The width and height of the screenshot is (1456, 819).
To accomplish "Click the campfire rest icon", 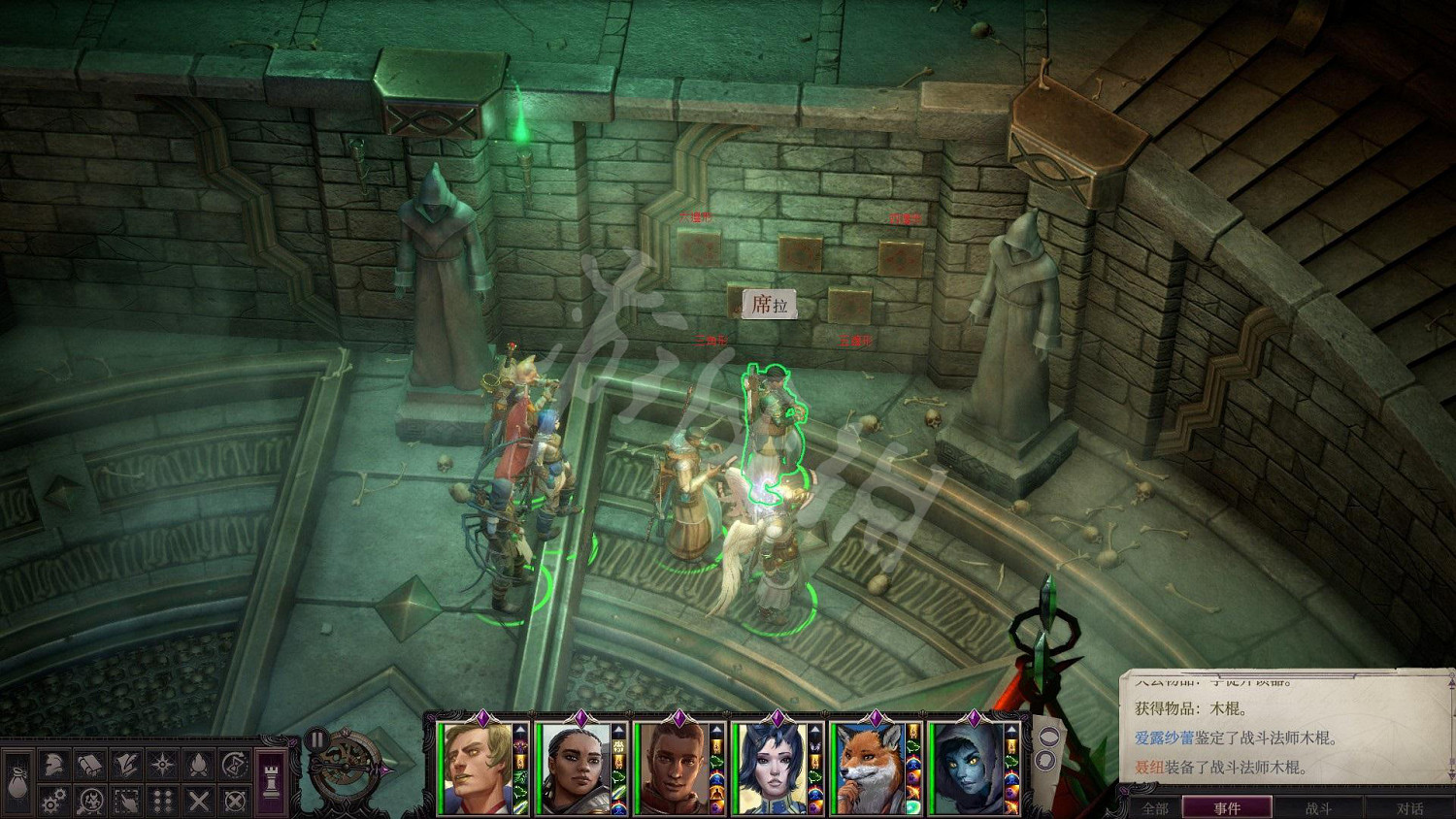I will 198,766.
